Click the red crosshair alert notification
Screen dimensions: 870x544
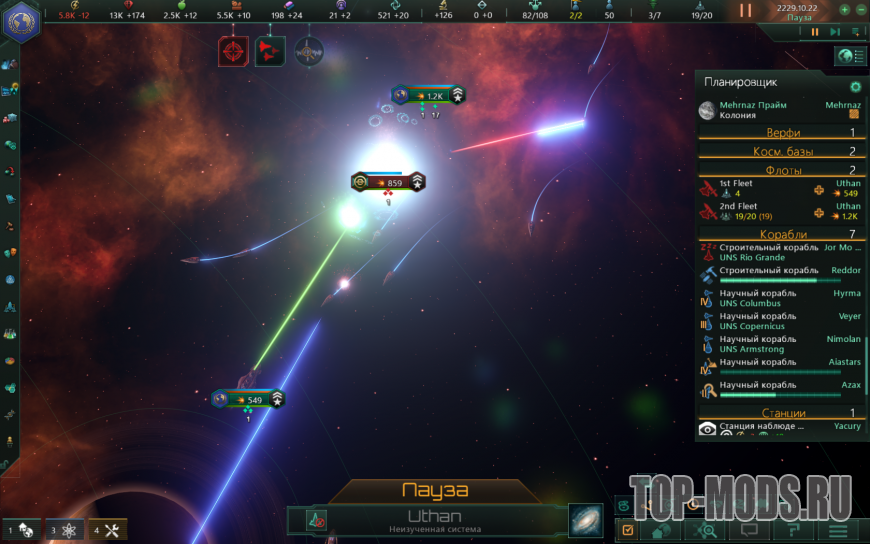point(234,51)
